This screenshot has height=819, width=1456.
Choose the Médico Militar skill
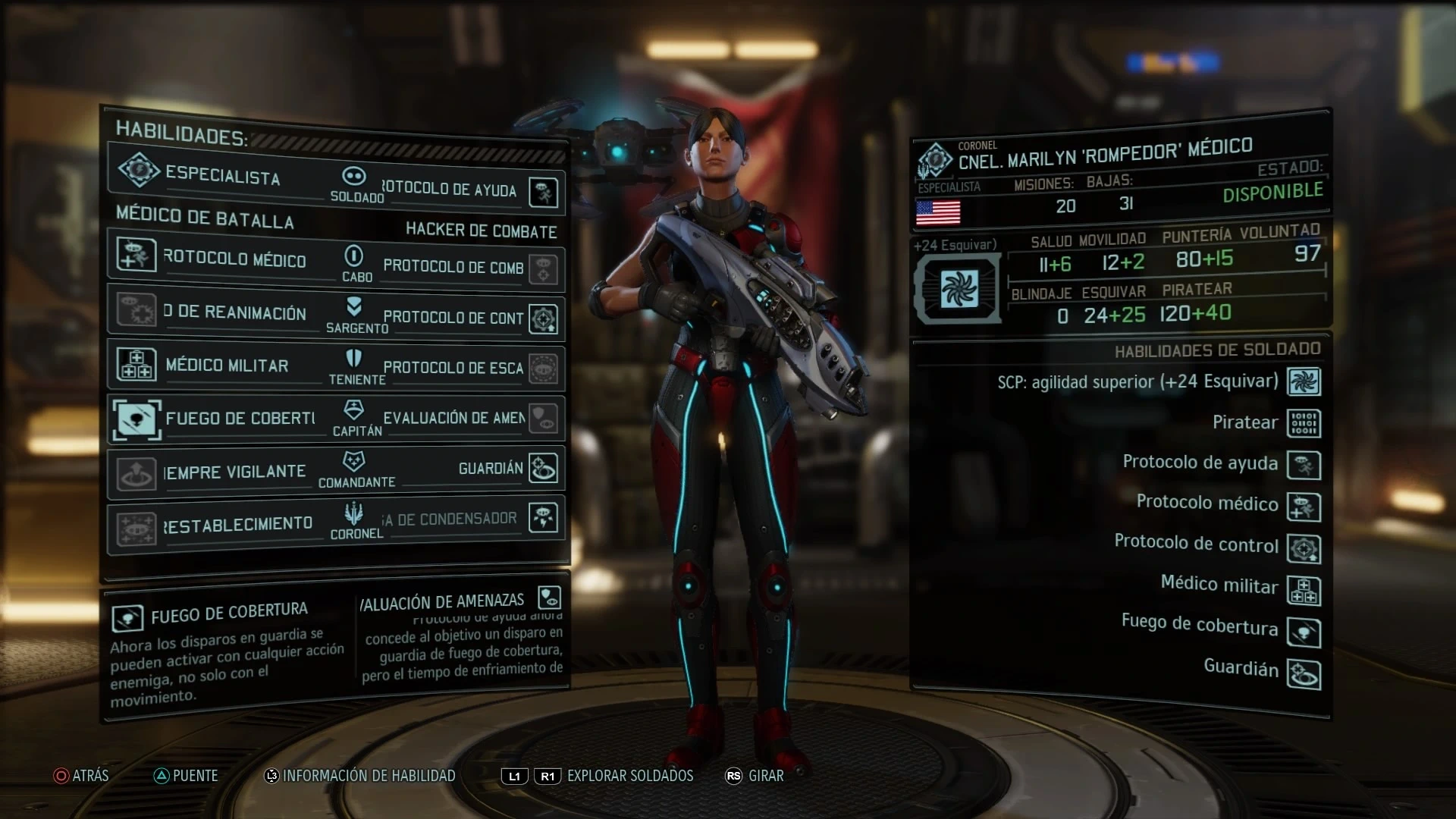(x=220, y=365)
